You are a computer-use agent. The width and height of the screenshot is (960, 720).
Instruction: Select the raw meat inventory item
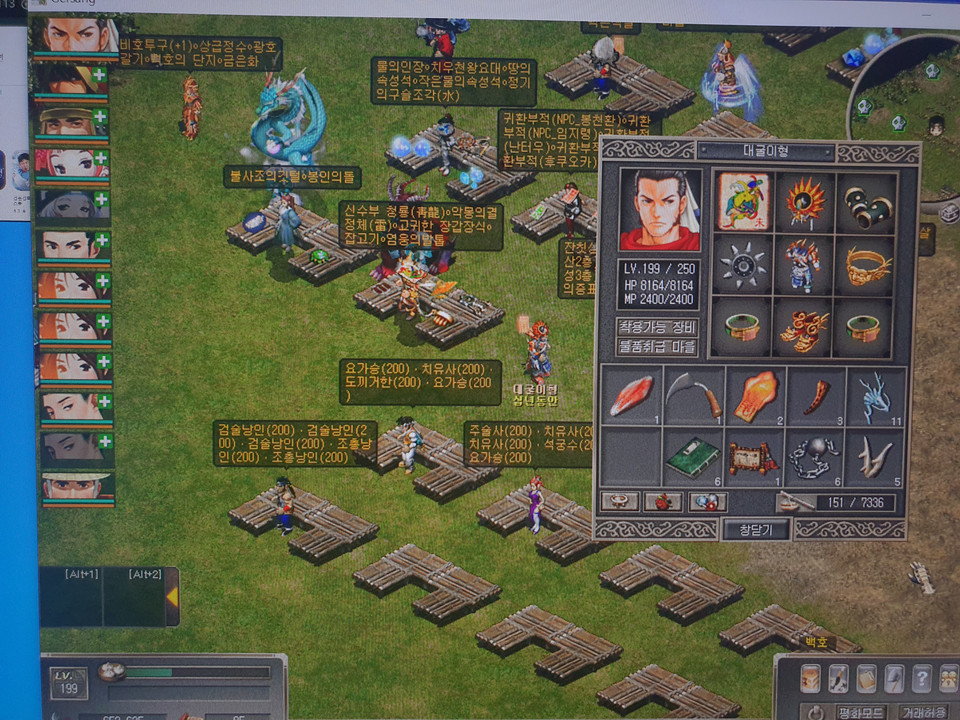(x=631, y=395)
